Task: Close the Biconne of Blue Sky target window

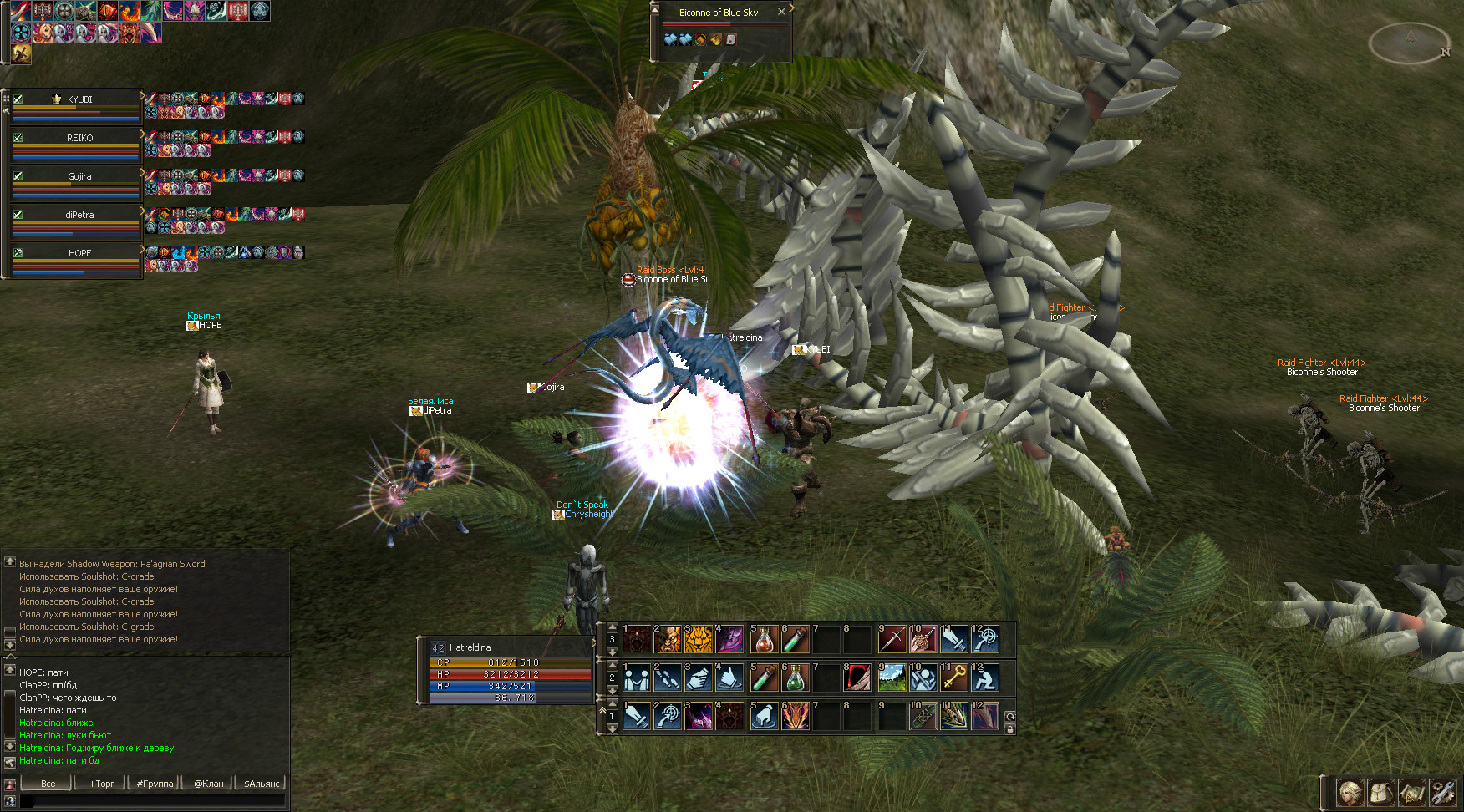Action: point(781,12)
